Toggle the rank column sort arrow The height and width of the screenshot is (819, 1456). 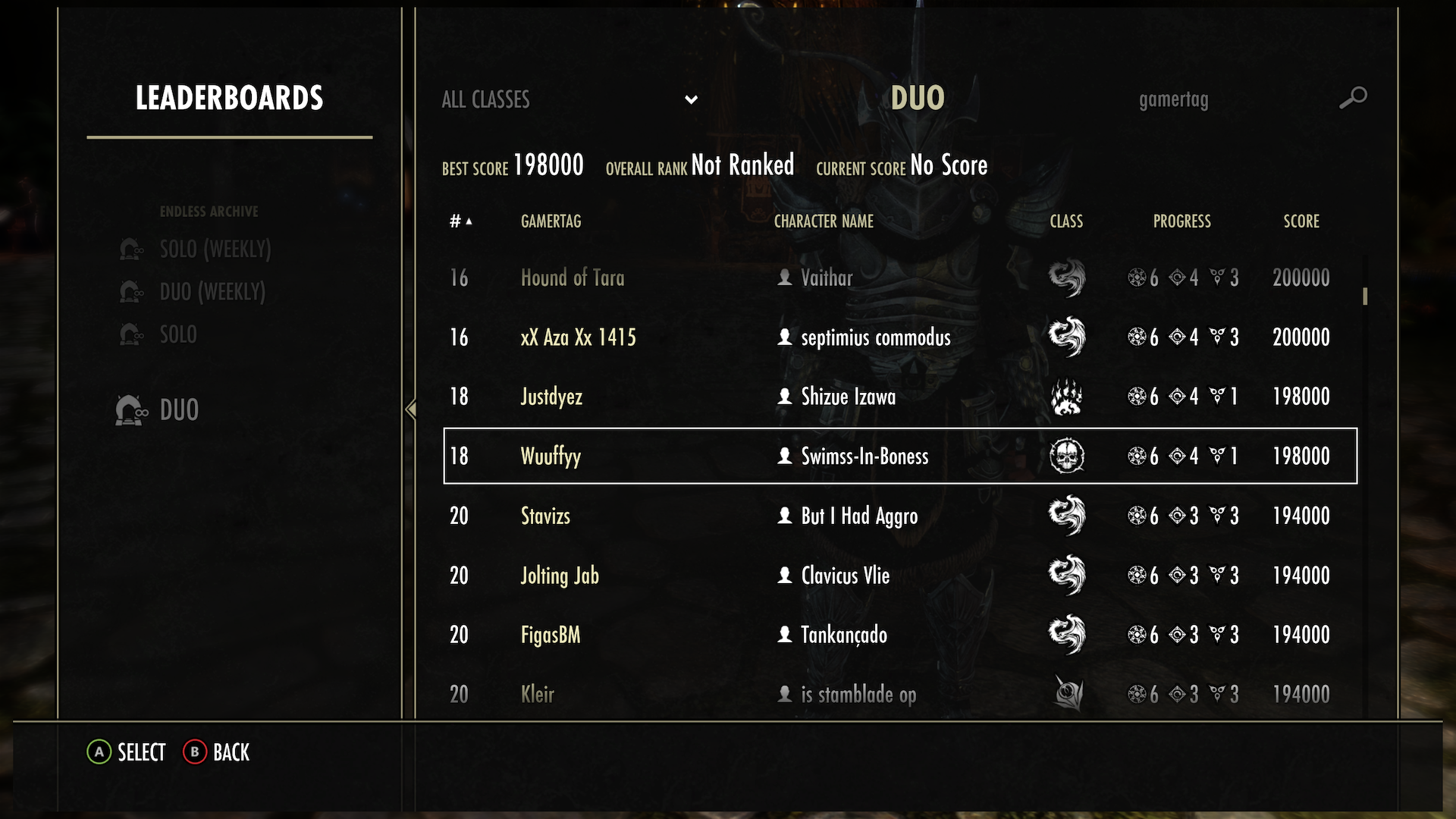pos(467,221)
